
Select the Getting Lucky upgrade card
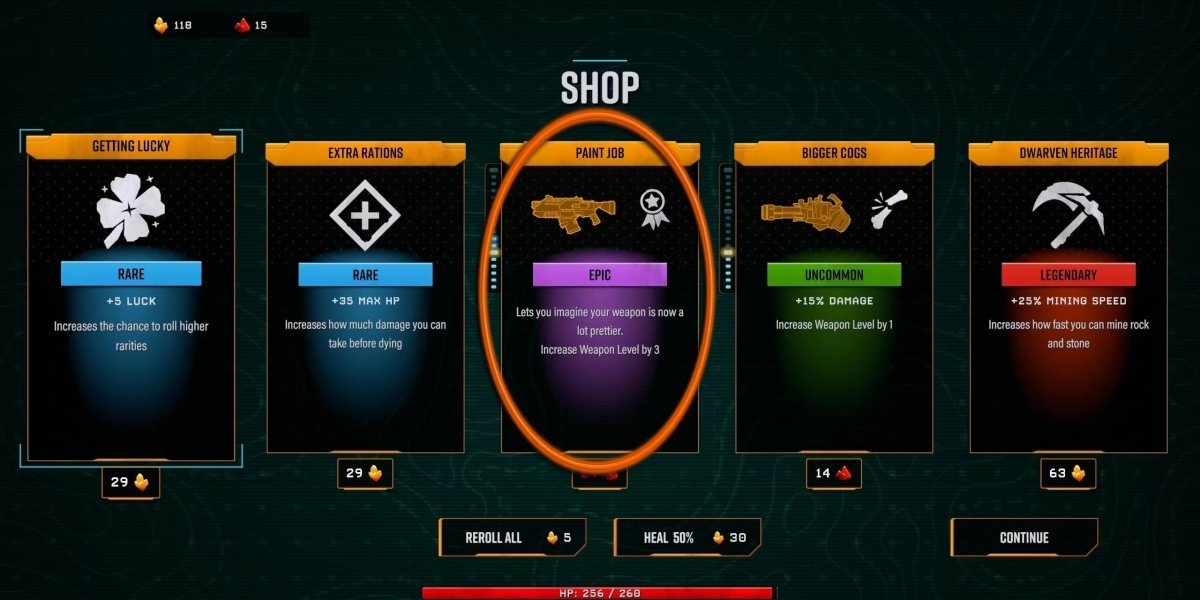[x=131, y=300]
